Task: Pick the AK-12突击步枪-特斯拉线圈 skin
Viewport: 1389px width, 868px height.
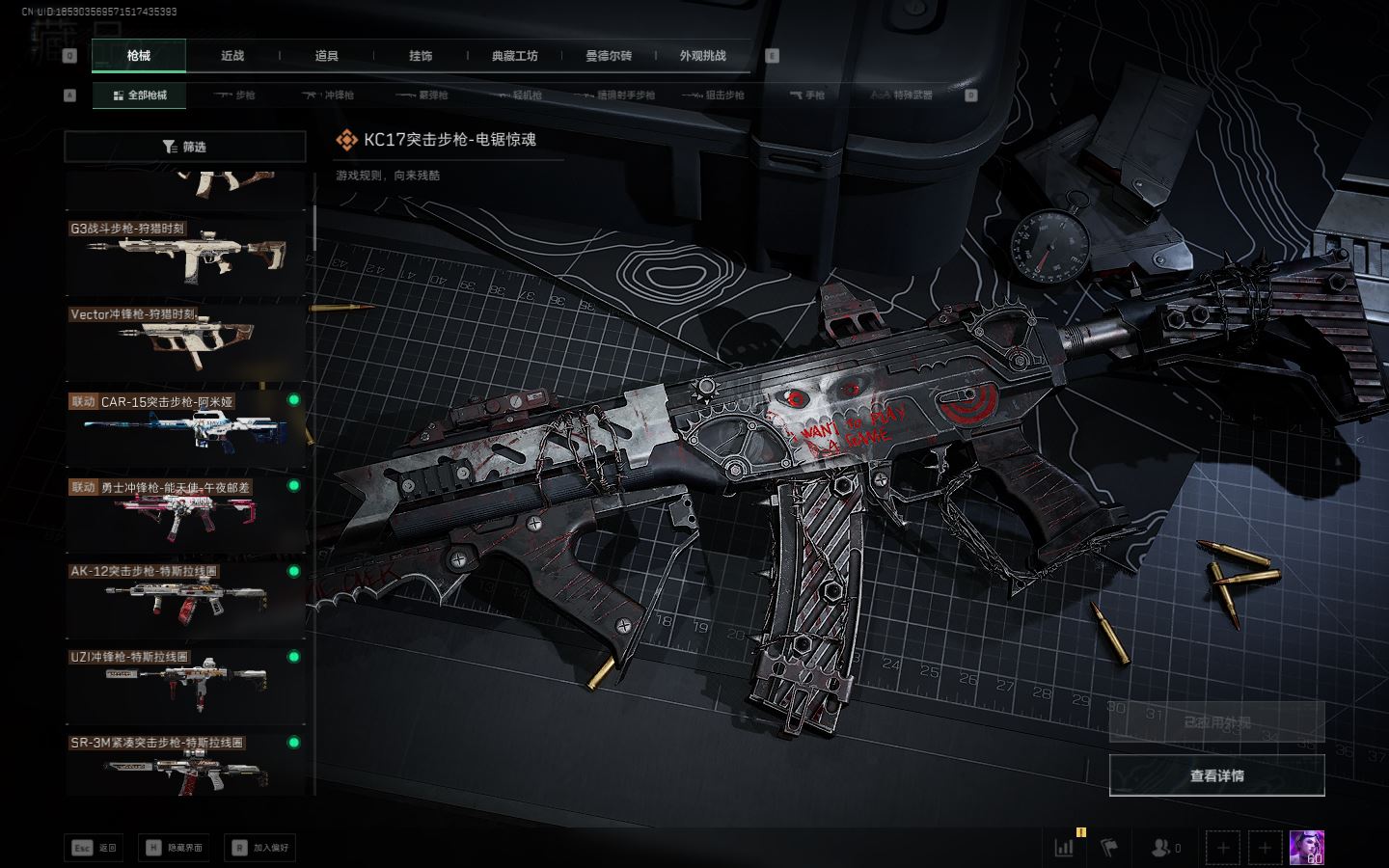Action: click(185, 596)
